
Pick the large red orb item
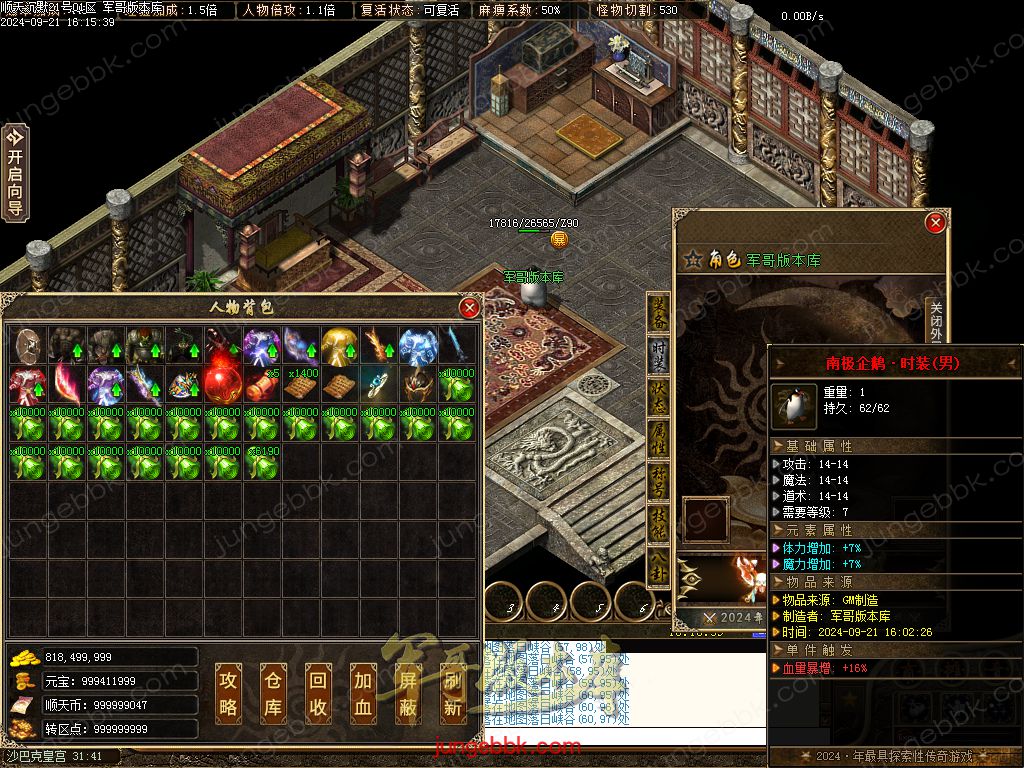(223, 384)
